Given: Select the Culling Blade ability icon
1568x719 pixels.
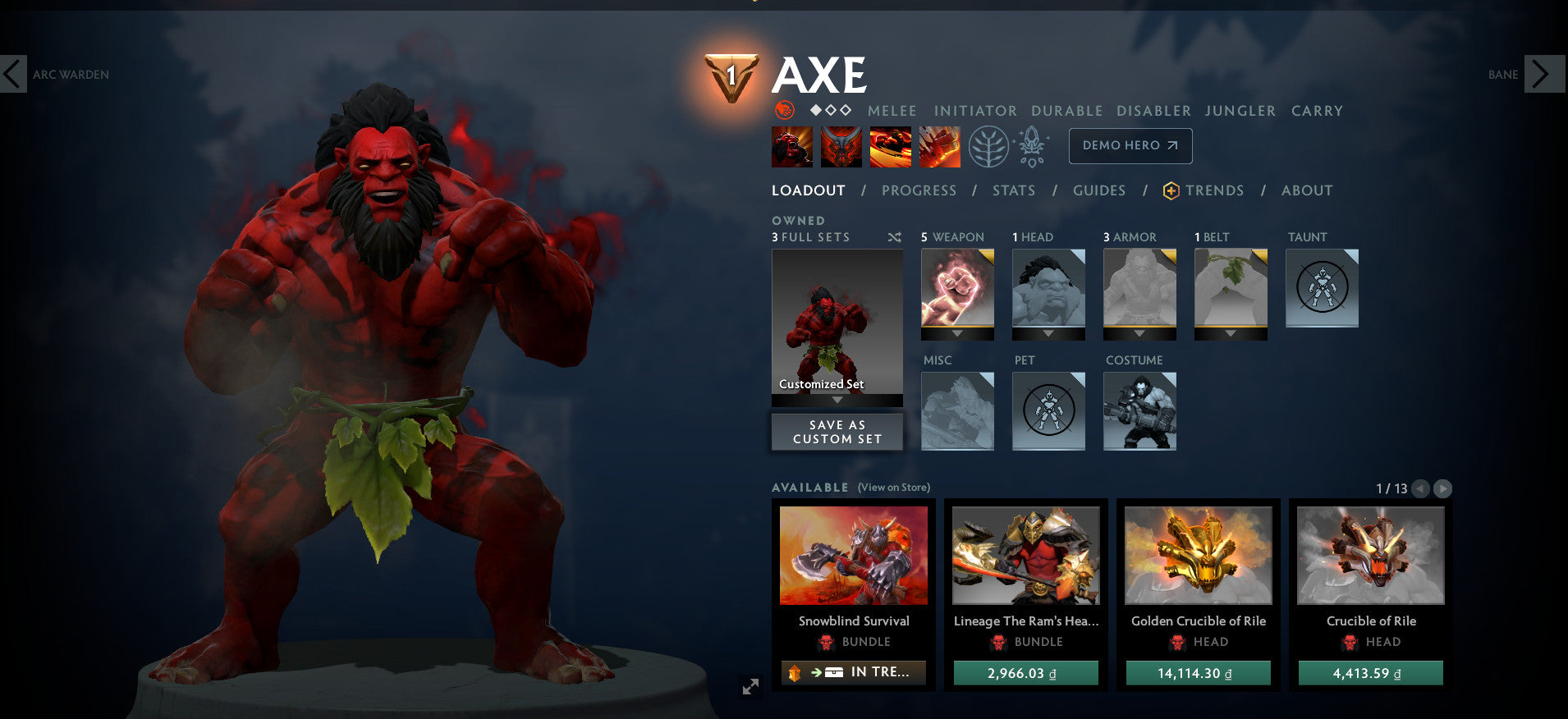Looking at the screenshot, I should pyautogui.click(x=939, y=146).
